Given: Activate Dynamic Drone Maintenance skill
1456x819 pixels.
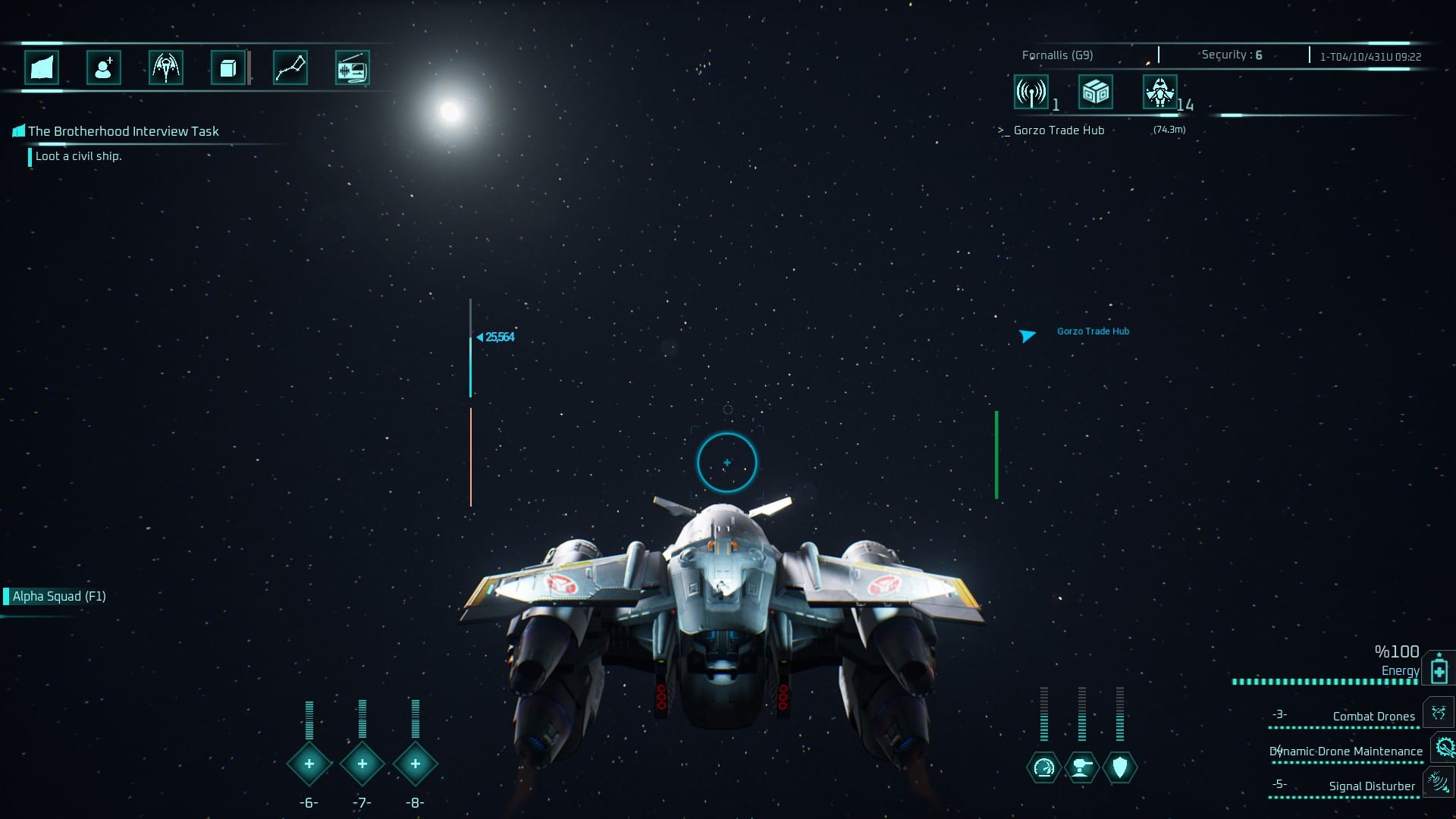Looking at the screenshot, I should tap(1443, 748).
